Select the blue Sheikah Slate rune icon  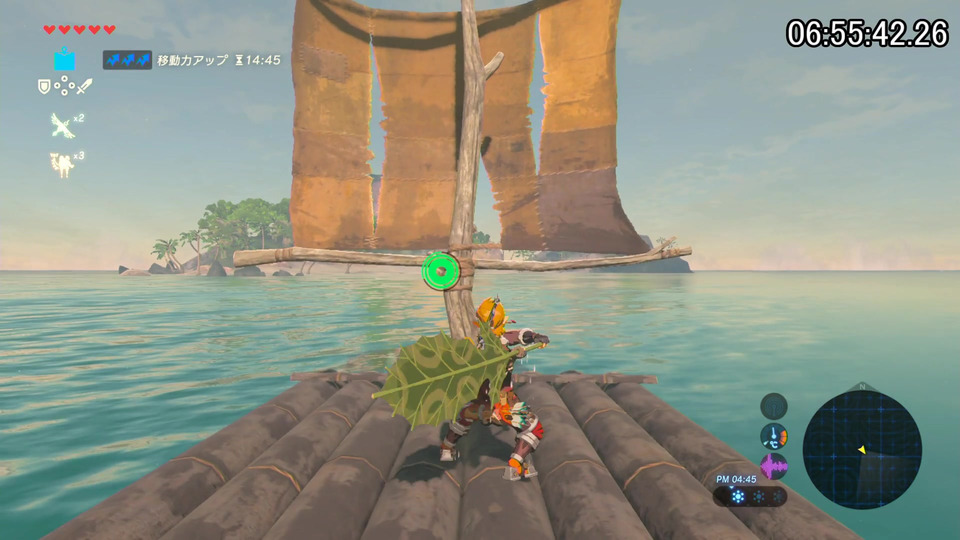tap(65, 59)
